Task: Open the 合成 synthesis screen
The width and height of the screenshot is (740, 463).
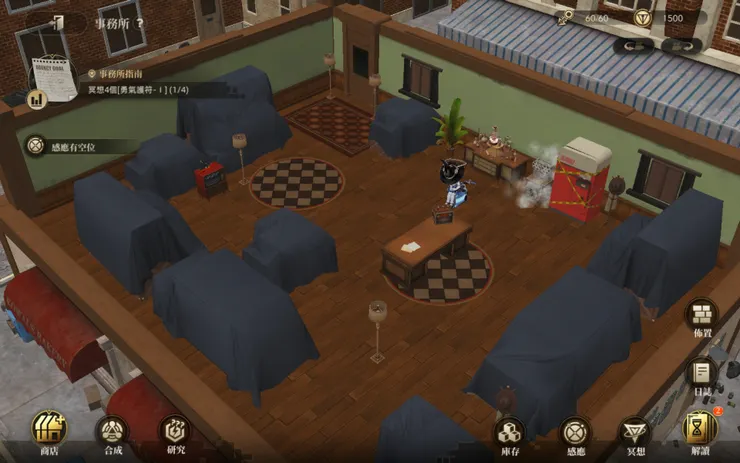Action: point(112,434)
